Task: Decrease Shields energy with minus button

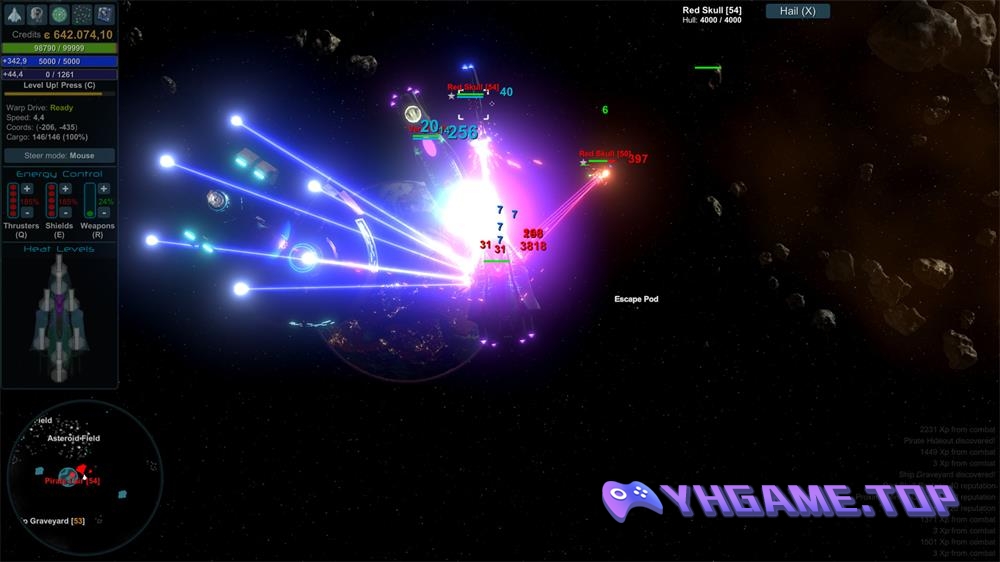Action: 65,212
